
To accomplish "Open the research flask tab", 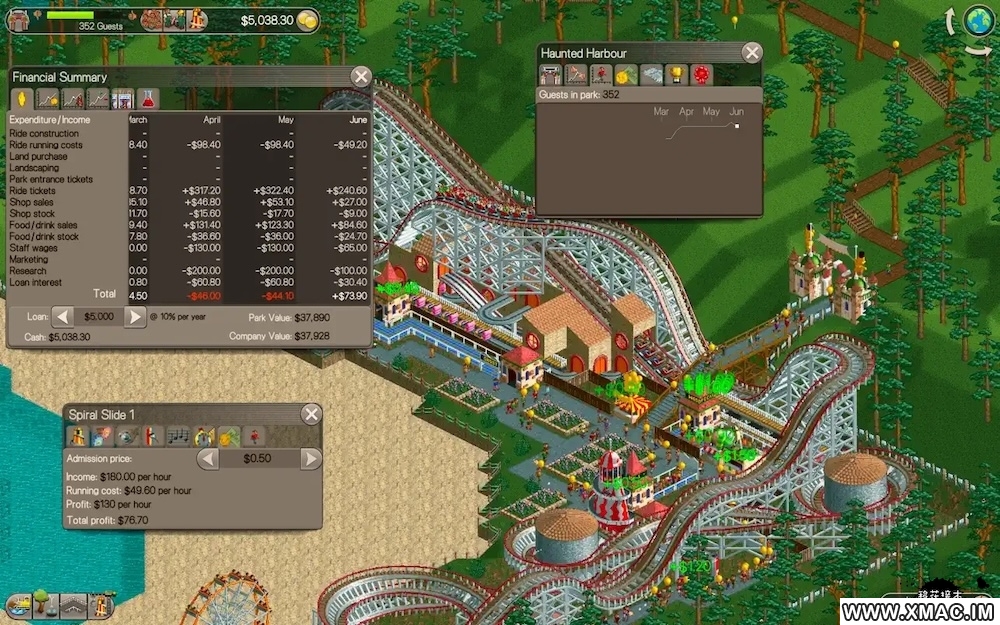I will pos(149,99).
